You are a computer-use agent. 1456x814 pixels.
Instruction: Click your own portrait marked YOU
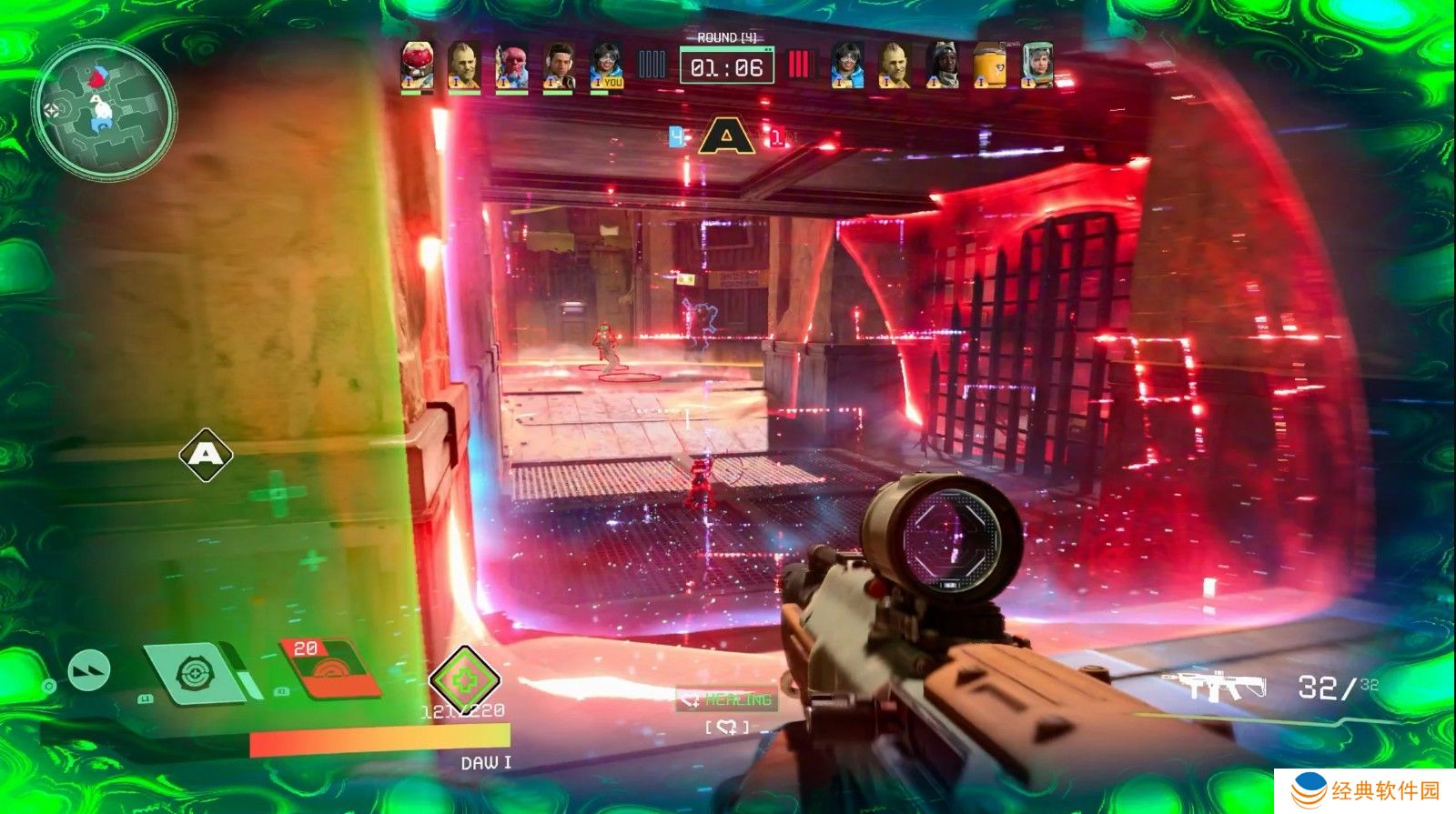pyautogui.click(x=606, y=66)
